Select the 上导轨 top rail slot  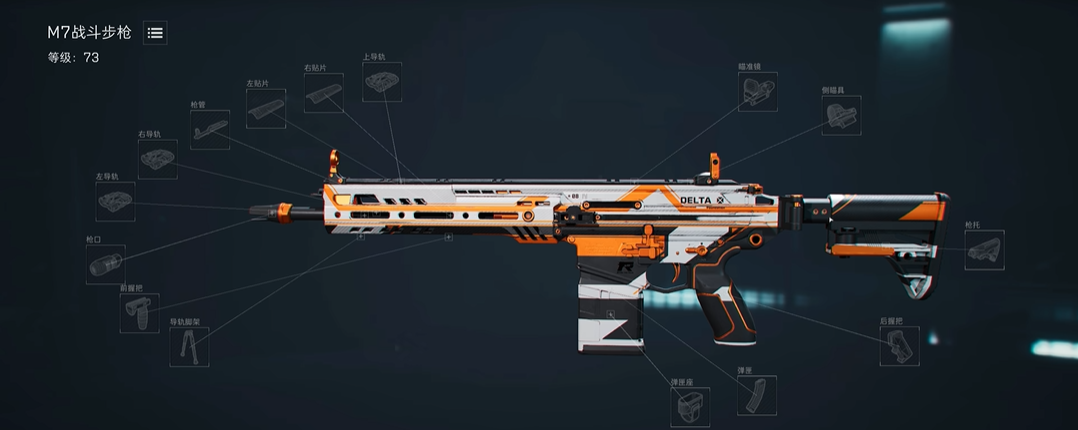tap(381, 82)
